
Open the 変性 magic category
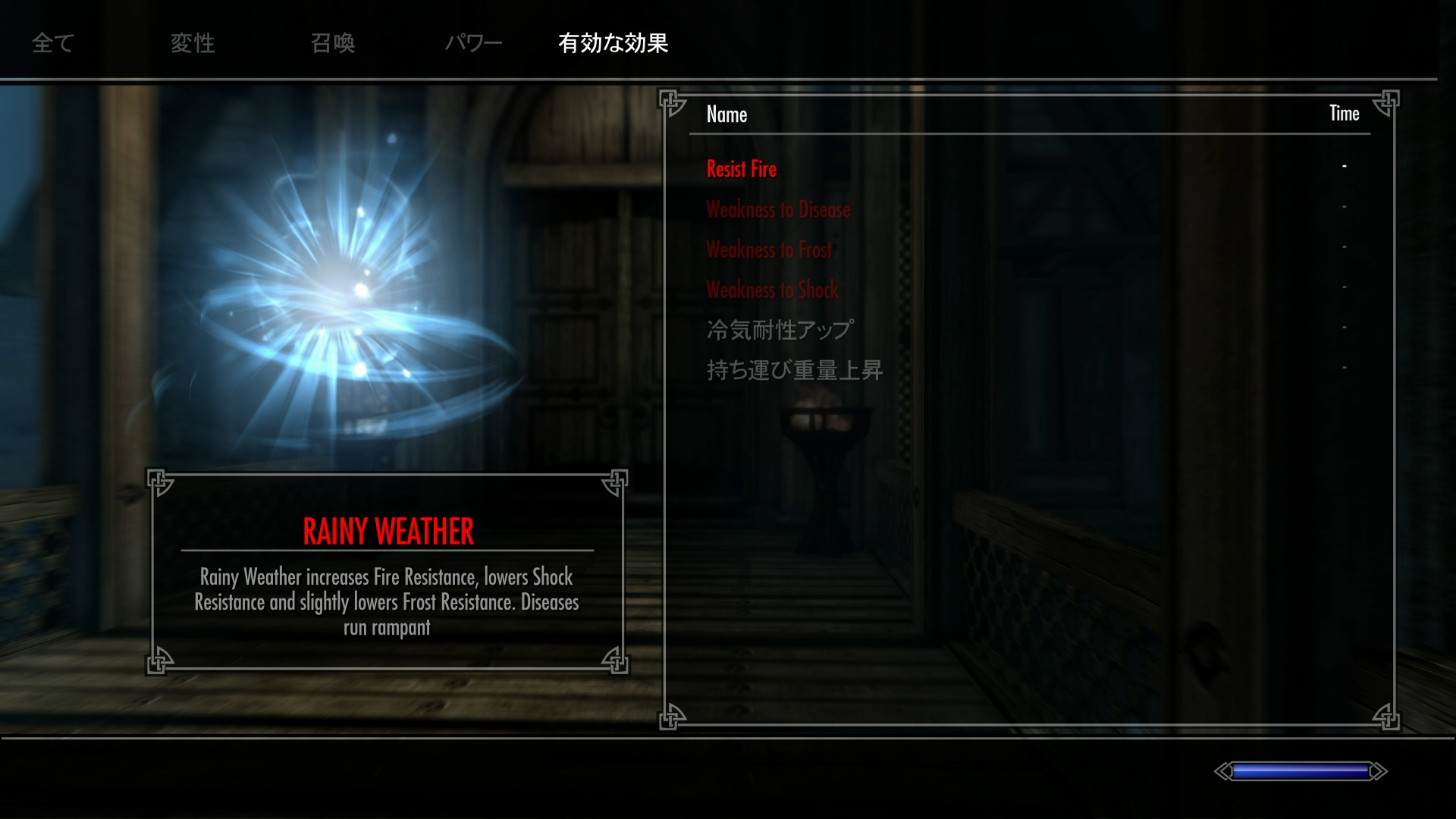click(193, 43)
